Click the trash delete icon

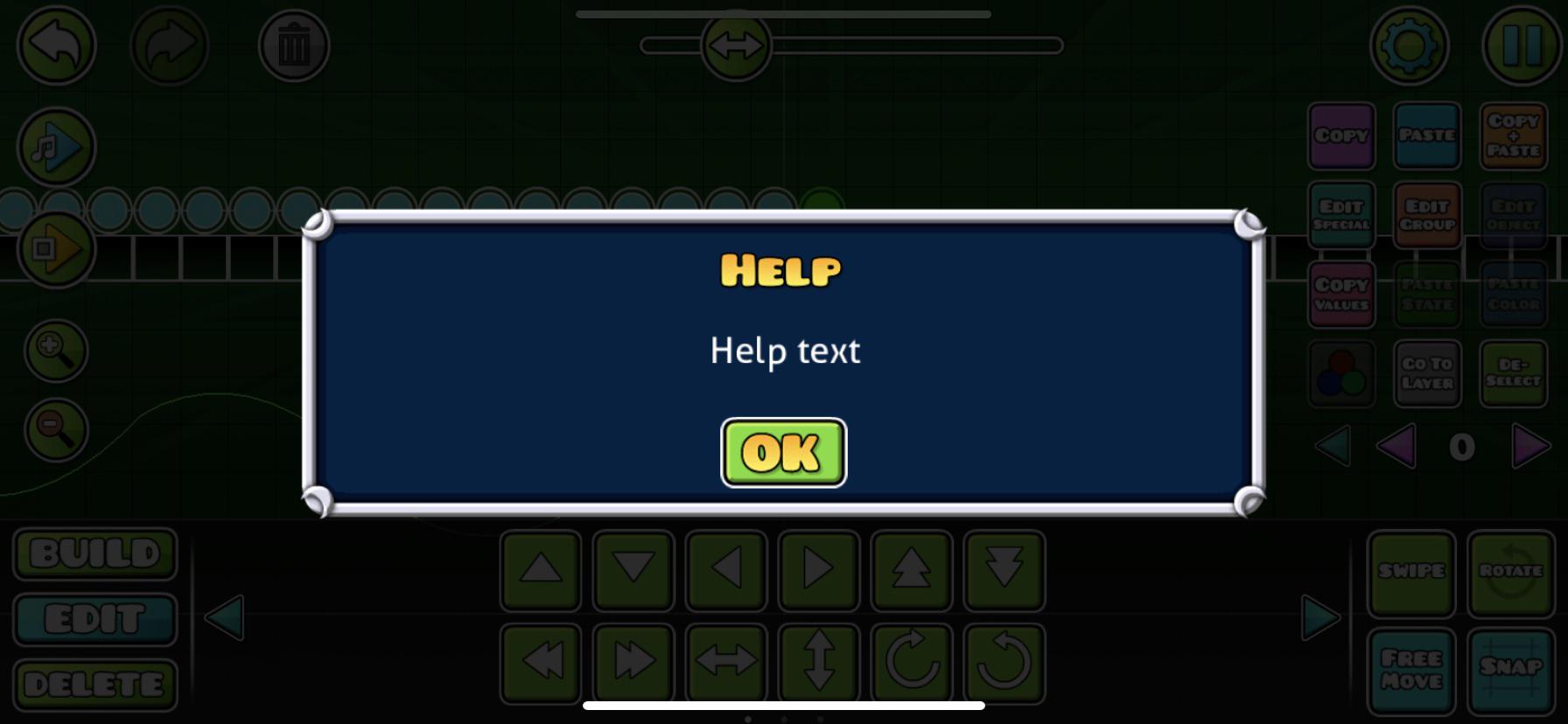click(295, 45)
